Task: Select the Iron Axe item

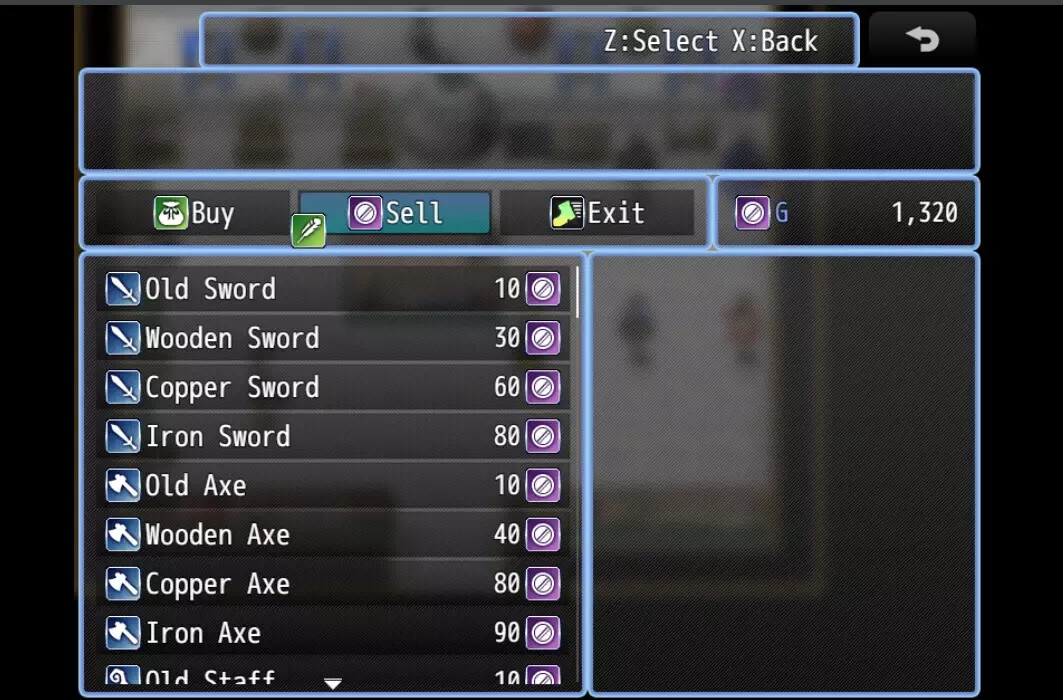Action: pos(333,632)
